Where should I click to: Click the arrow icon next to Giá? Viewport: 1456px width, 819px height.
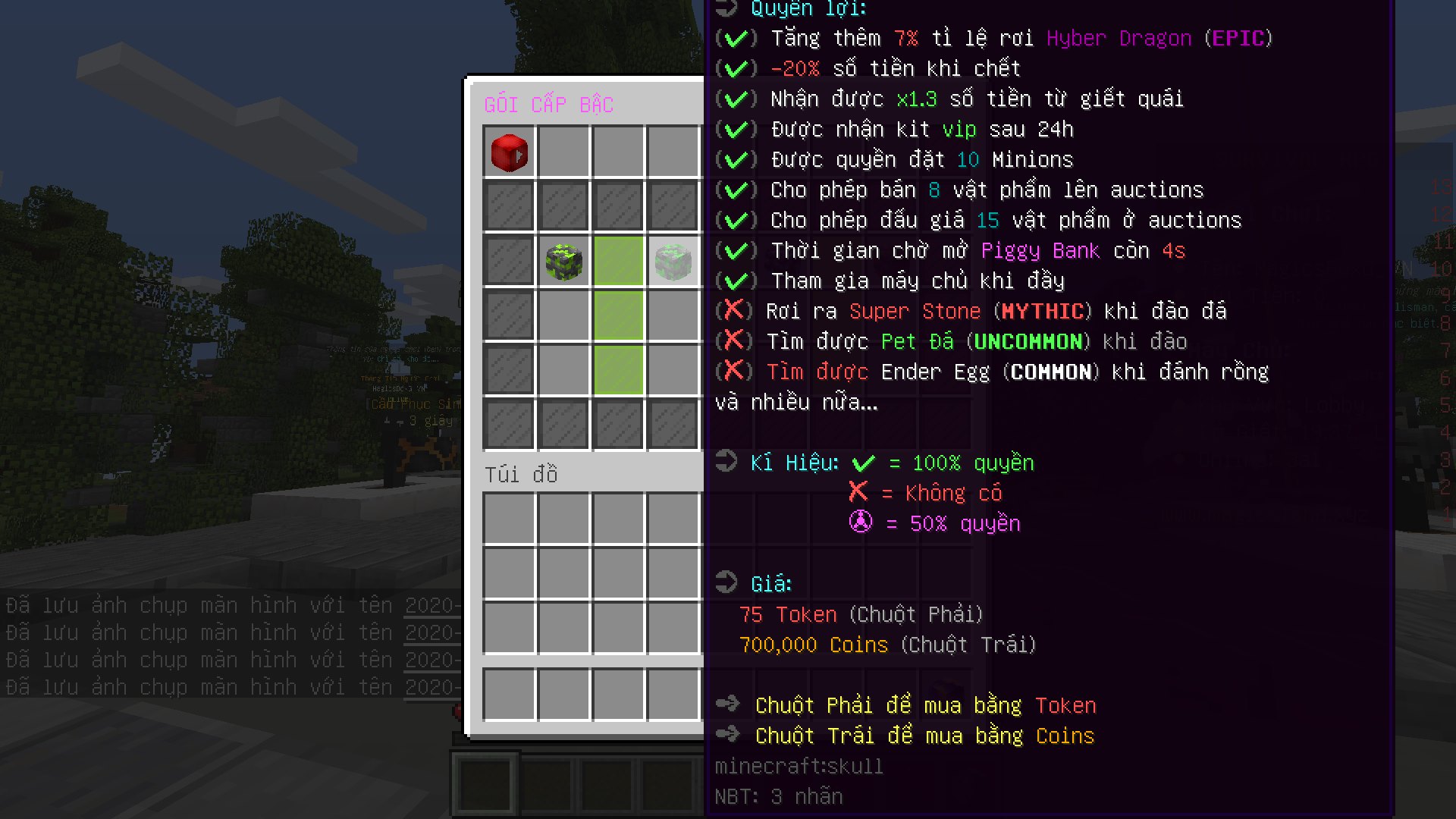[727, 582]
